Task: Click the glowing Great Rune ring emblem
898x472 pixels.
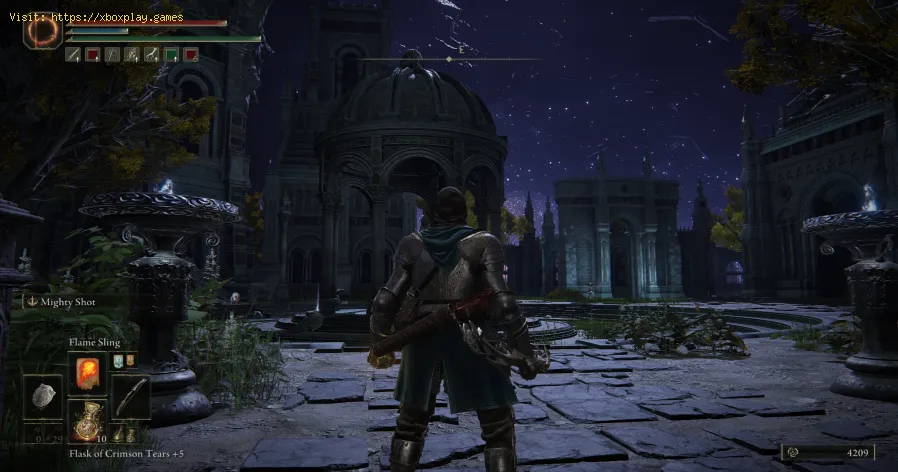Action: (x=43, y=30)
